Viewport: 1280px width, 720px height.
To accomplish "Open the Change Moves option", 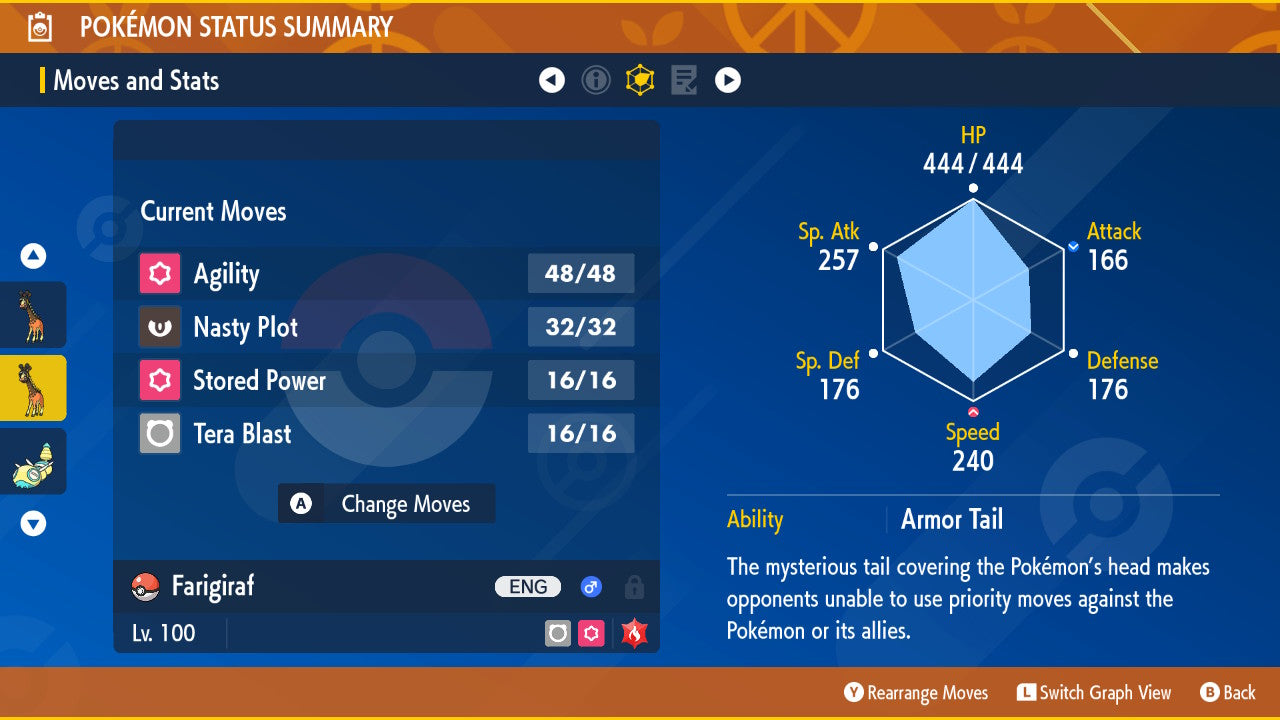I will coord(387,504).
